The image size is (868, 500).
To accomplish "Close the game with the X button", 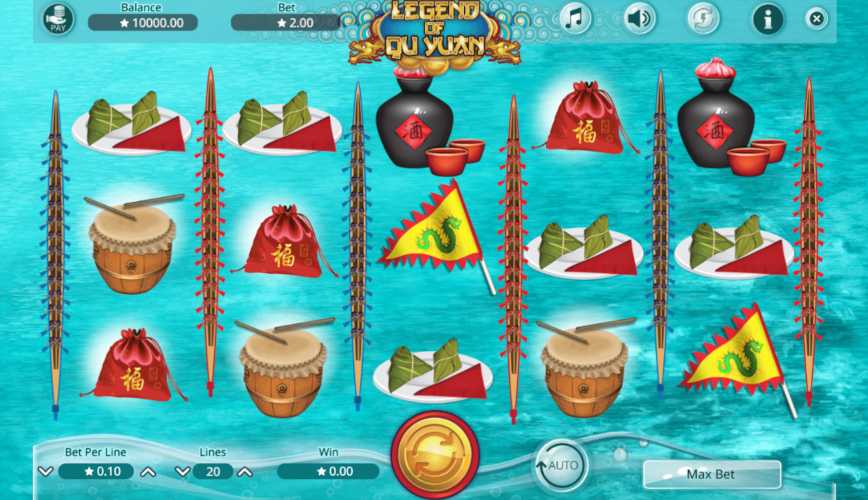I will click(817, 18).
